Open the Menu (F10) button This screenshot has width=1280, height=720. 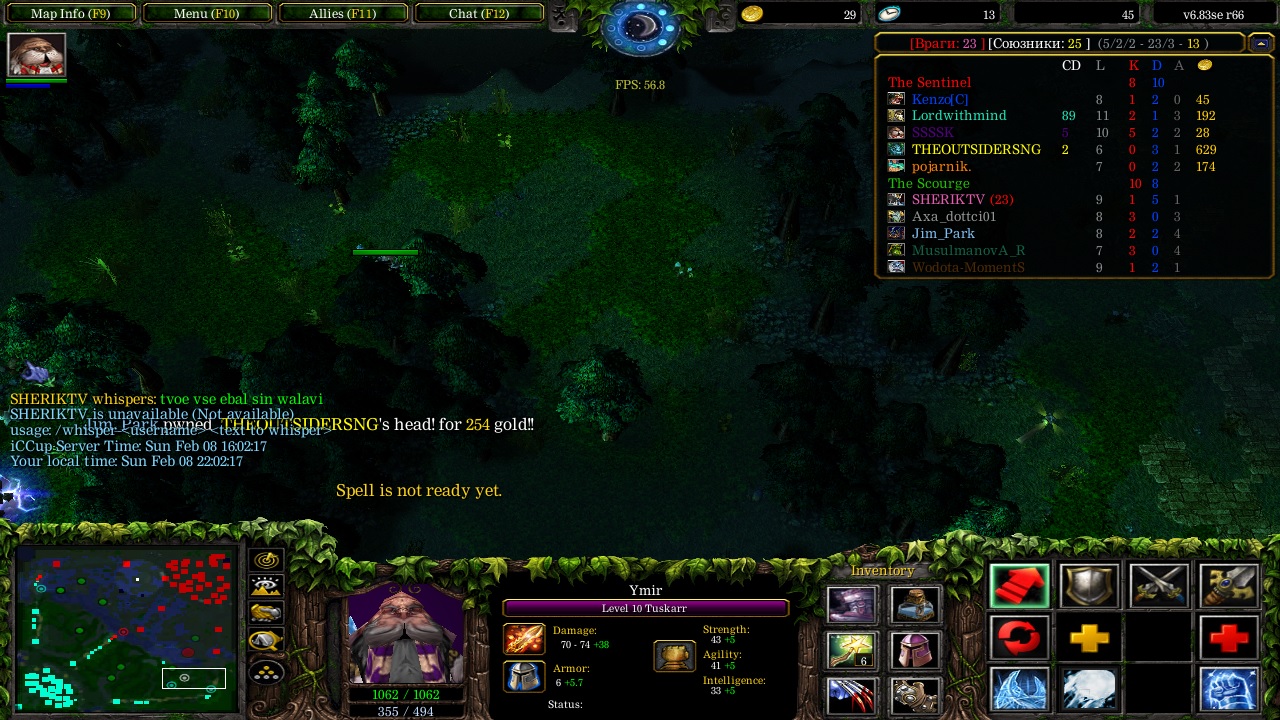coord(207,14)
